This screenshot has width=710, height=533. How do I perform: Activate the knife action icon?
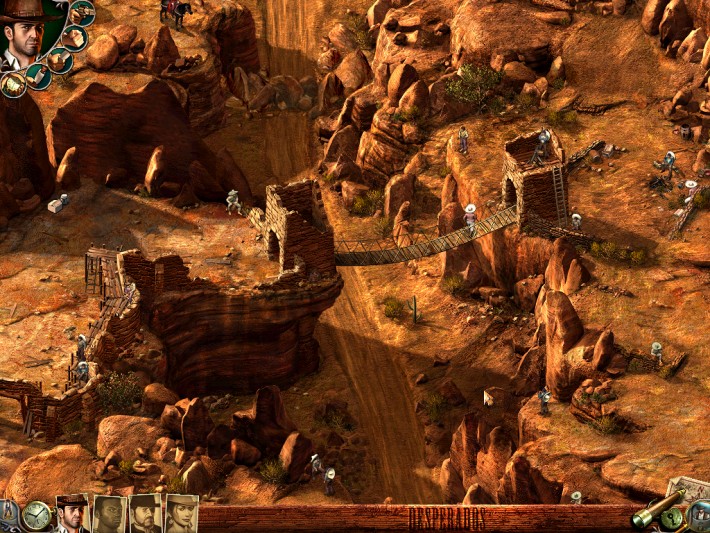[59, 61]
